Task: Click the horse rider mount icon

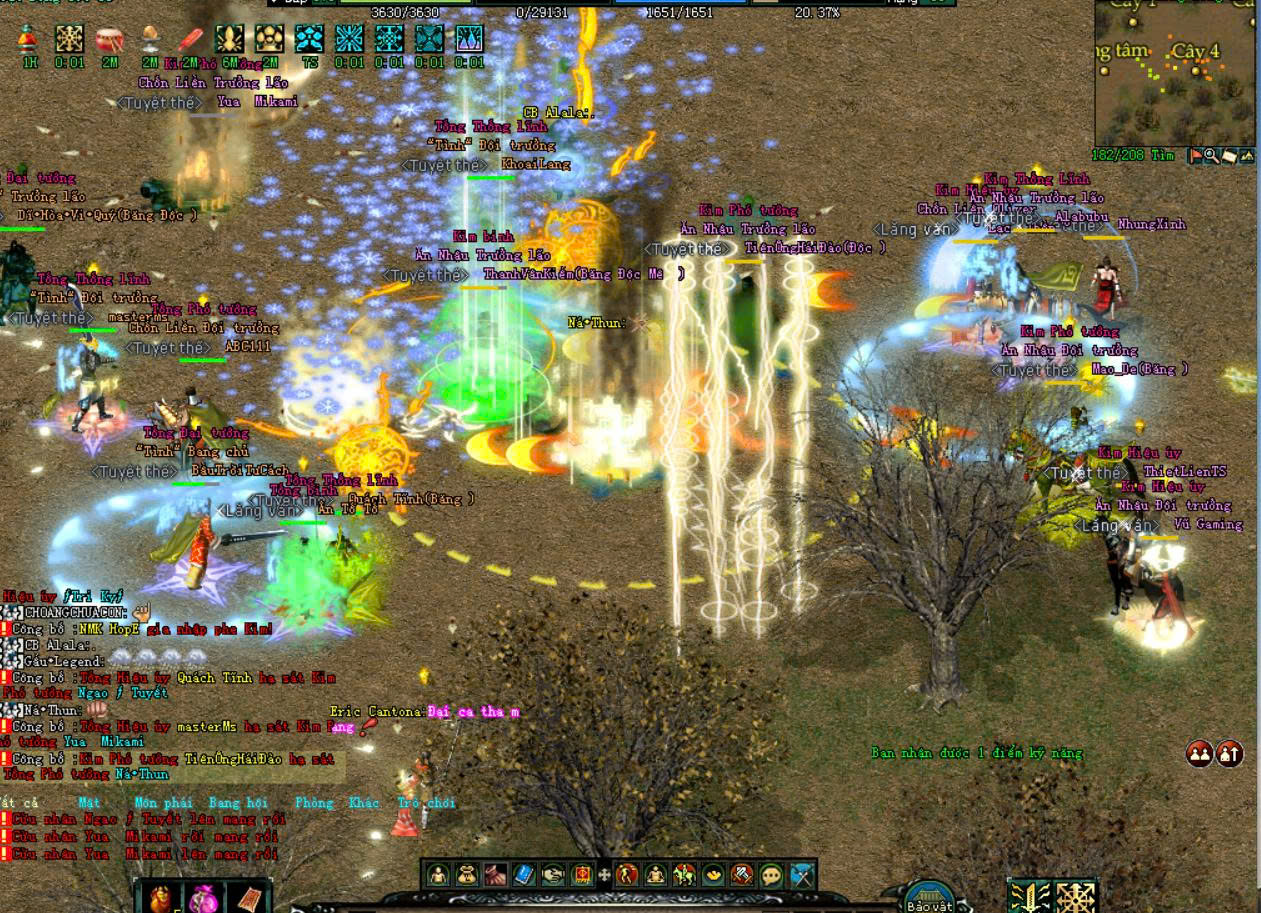Action: tap(685, 875)
